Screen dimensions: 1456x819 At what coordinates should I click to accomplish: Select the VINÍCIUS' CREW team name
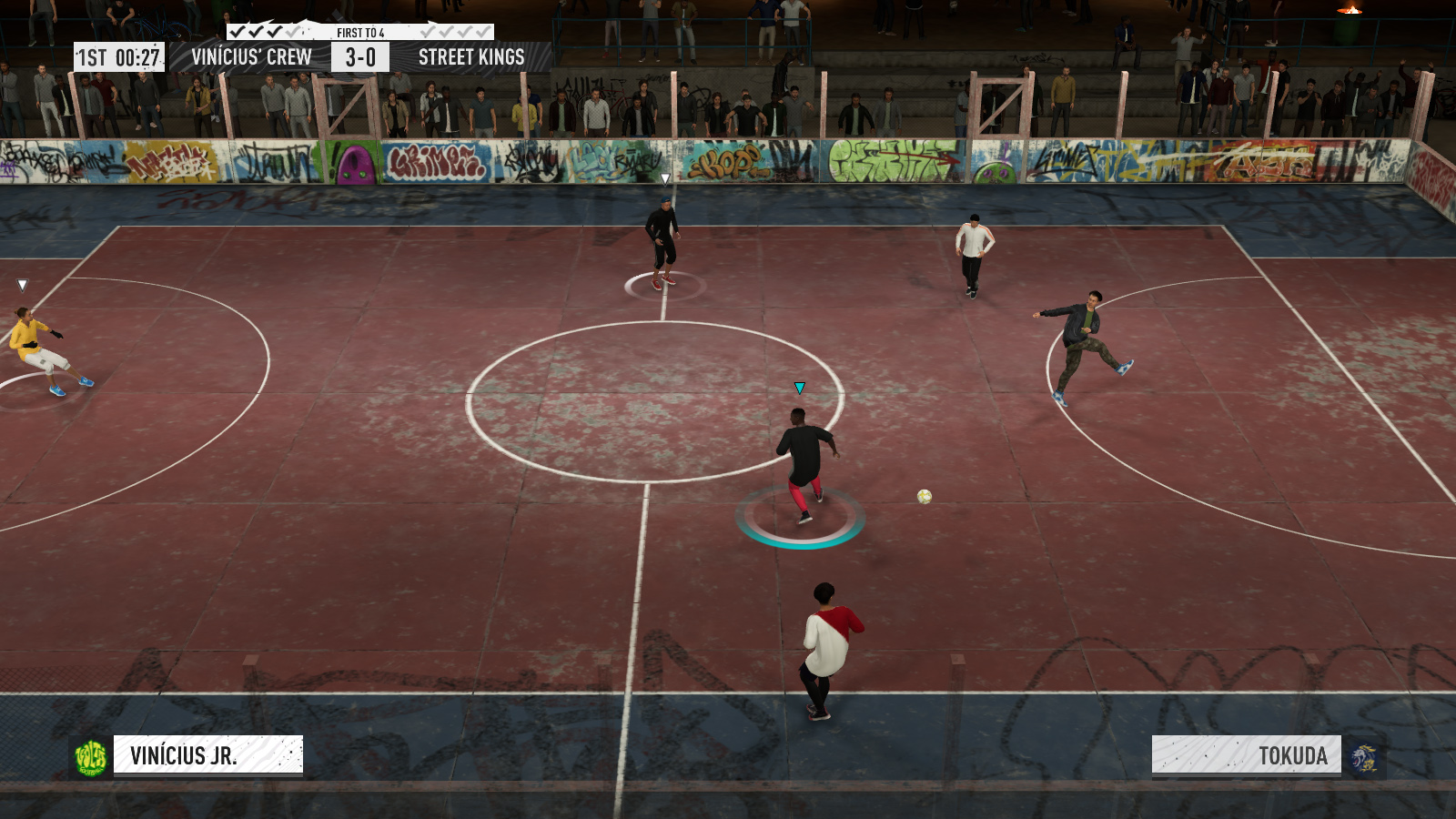point(252,56)
